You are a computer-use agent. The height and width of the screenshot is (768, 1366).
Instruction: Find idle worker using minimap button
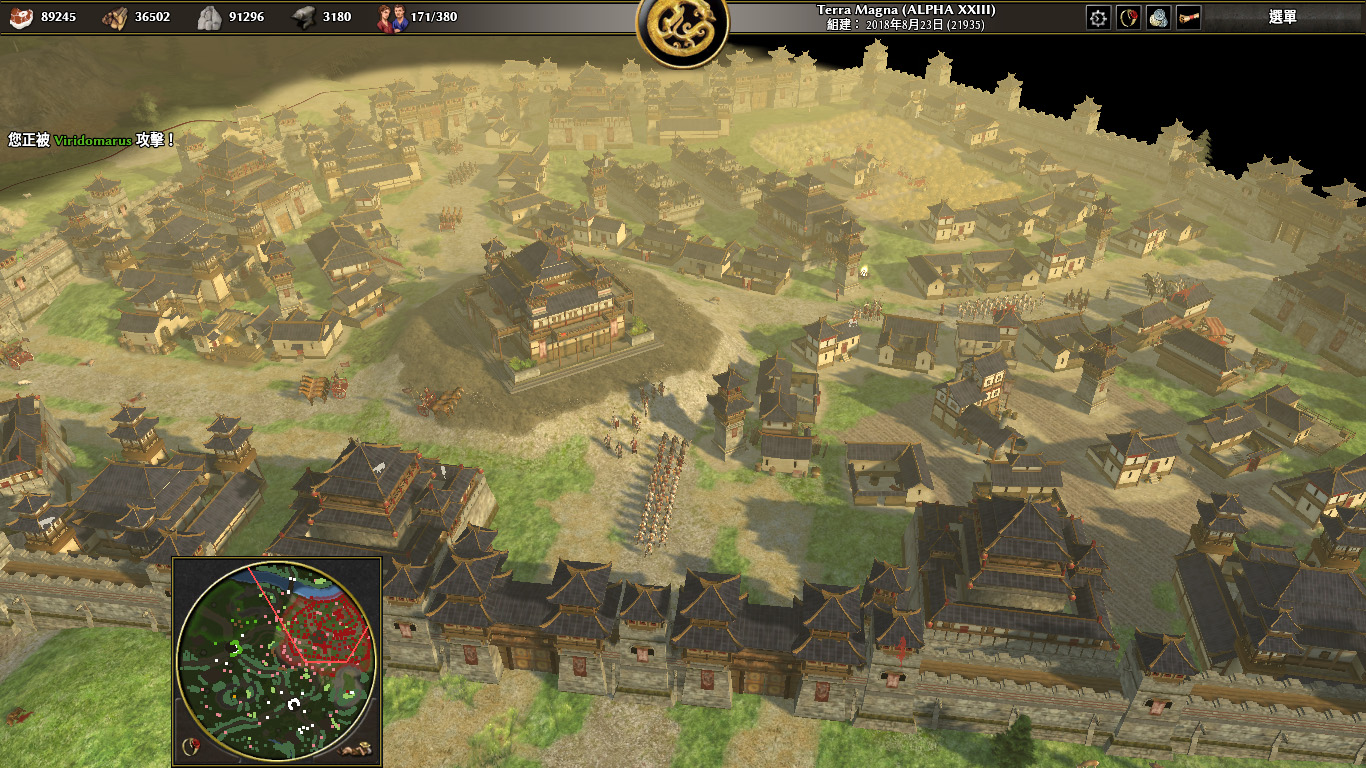[x=355, y=748]
